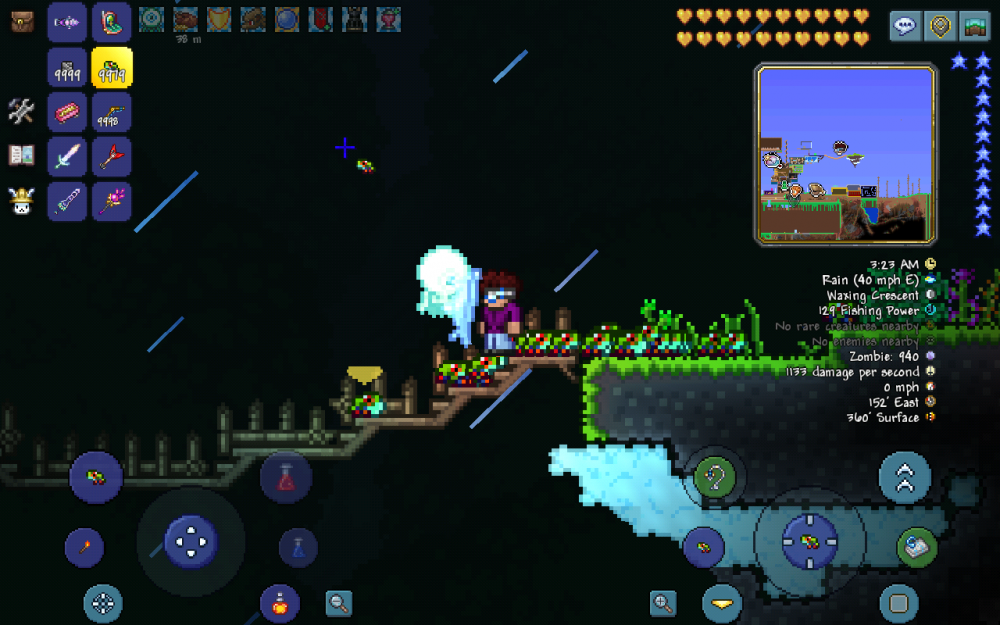Use the red healing potion quick button
This screenshot has width=1000, height=625.
(286, 476)
